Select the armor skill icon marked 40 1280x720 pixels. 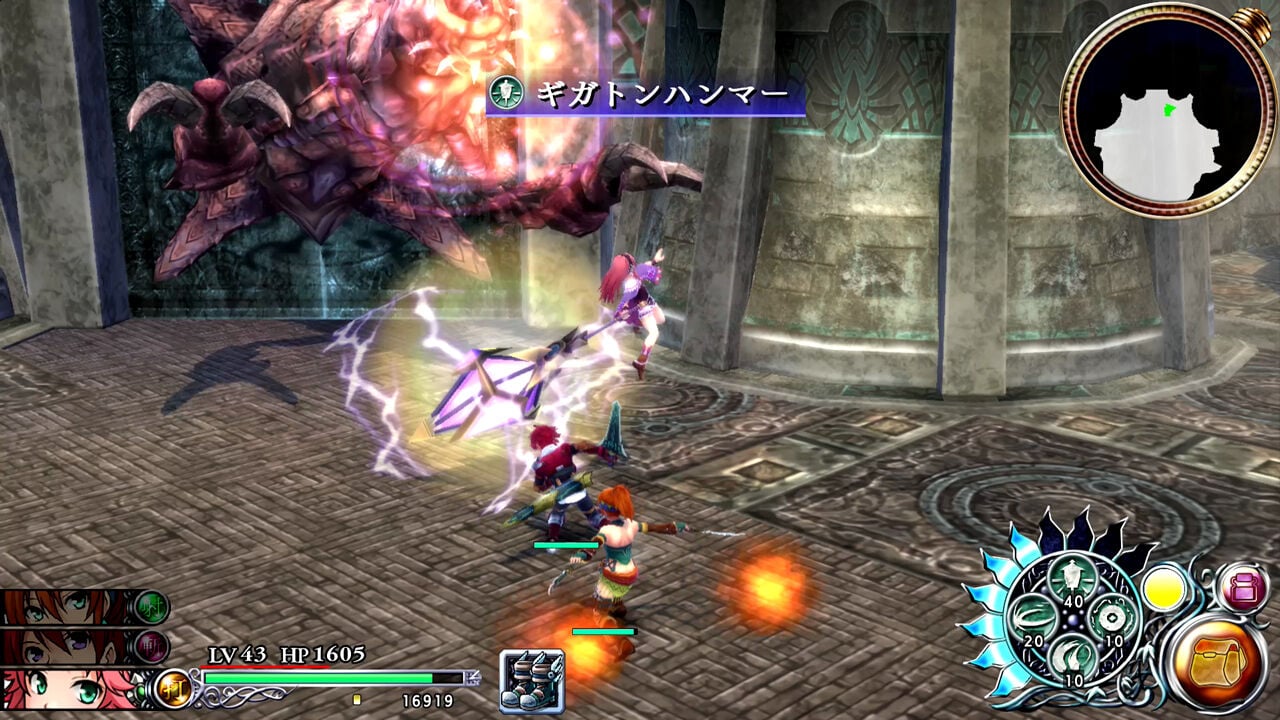pyautogui.click(x=1072, y=576)
